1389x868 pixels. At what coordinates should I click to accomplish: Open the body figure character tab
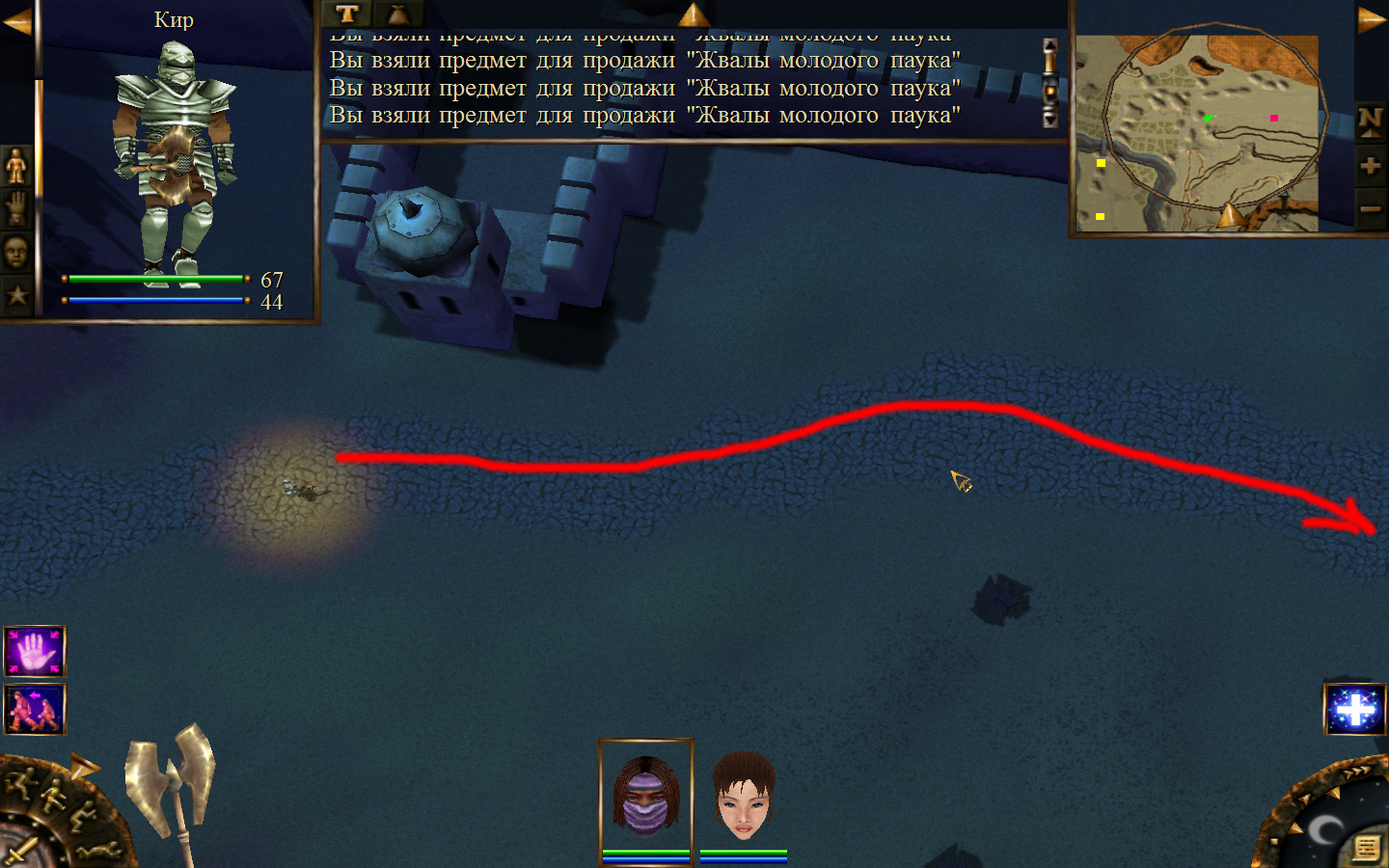(x=16, y=166)
